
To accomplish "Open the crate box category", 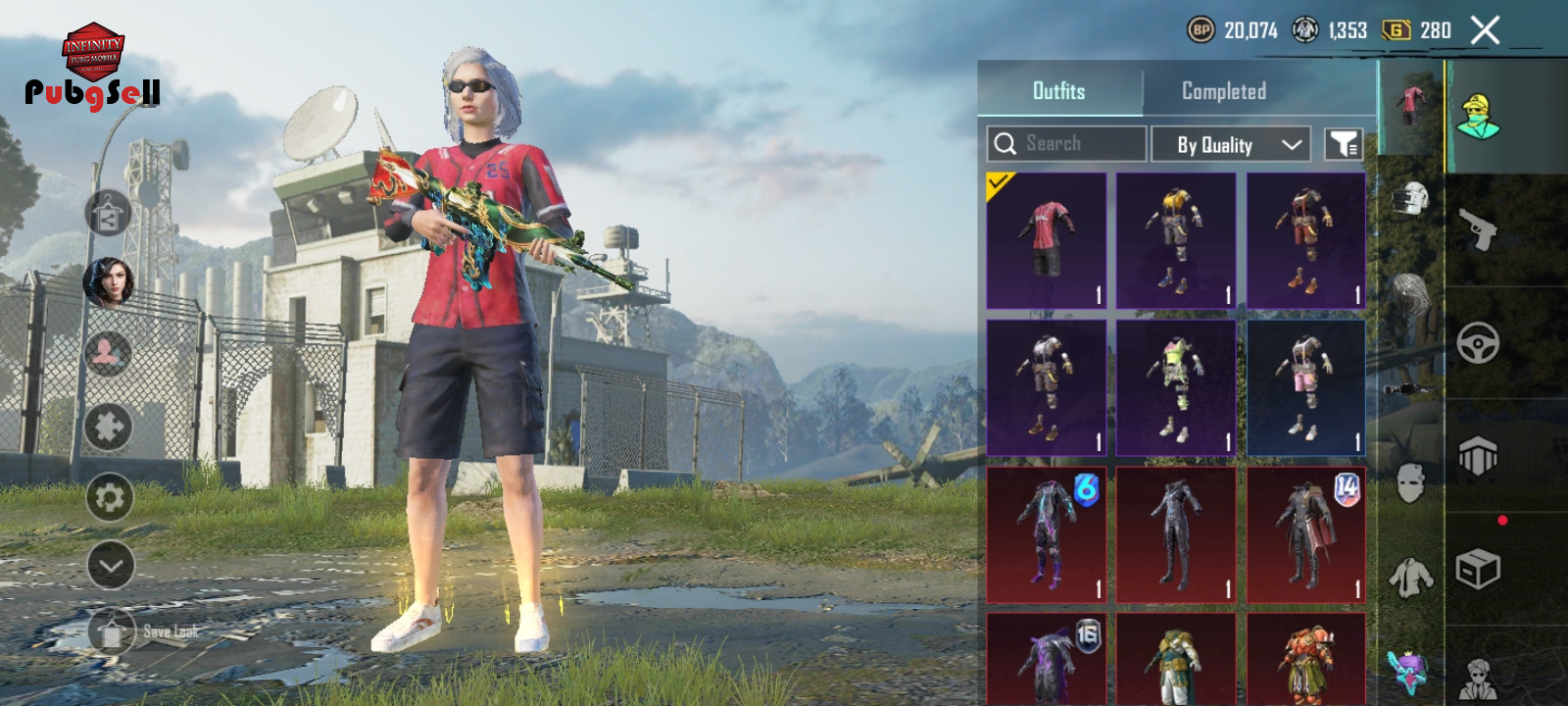I will click(x=1478, y=569).
